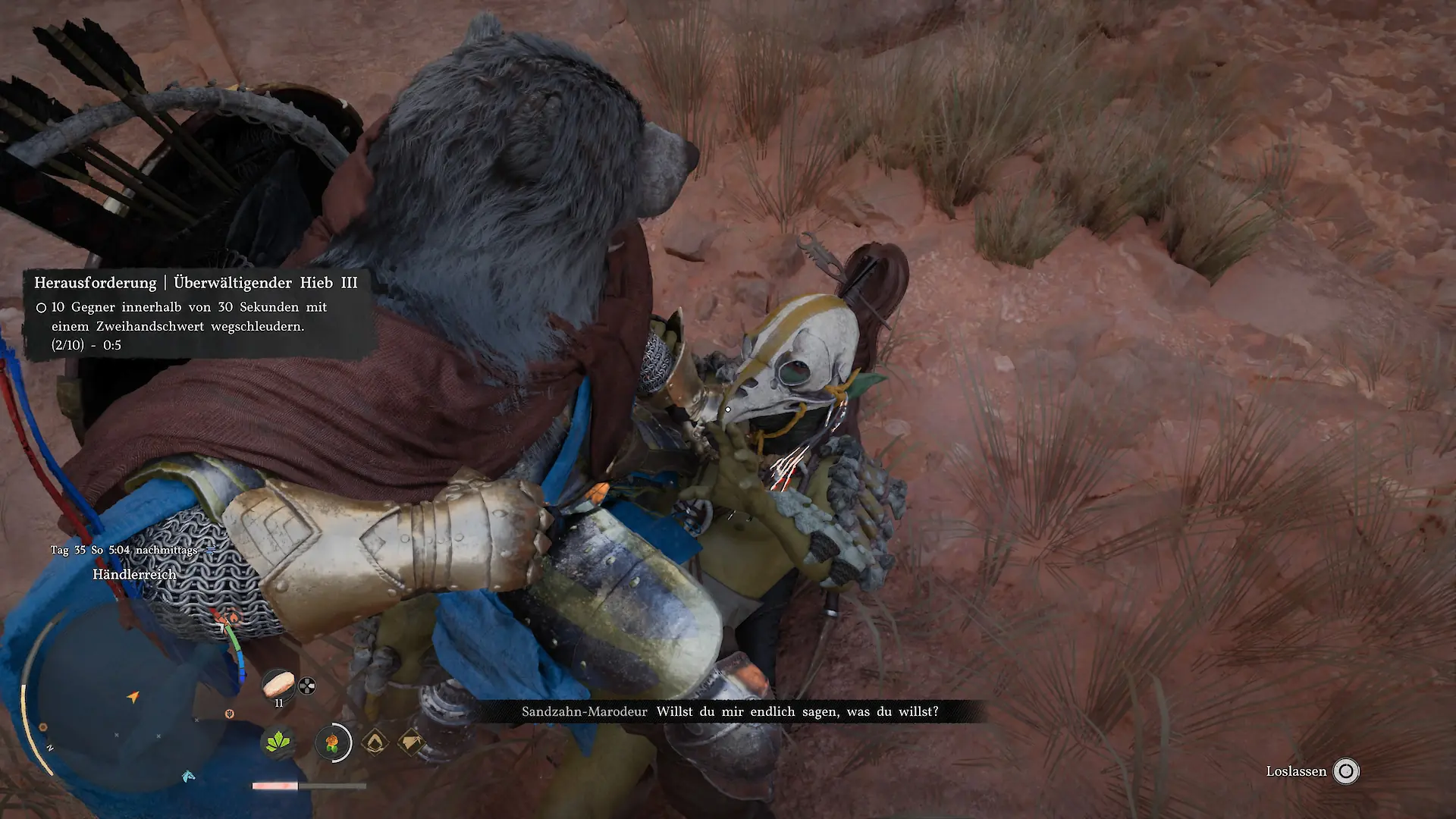The image size is (1456, 819).
Task: Click the horse head marker on minimap
Action: click(x=188, y=776)
